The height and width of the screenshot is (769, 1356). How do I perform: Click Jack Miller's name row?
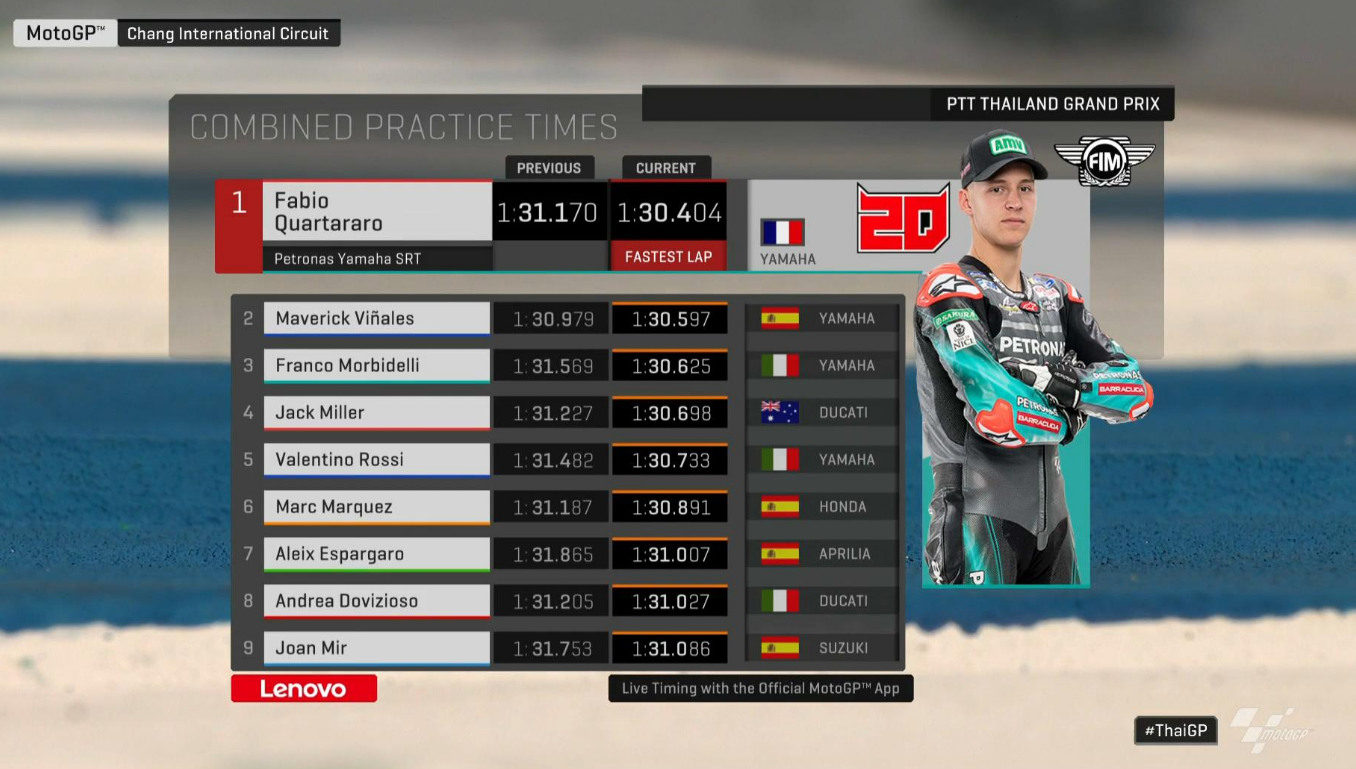click(x=377, y=412)
